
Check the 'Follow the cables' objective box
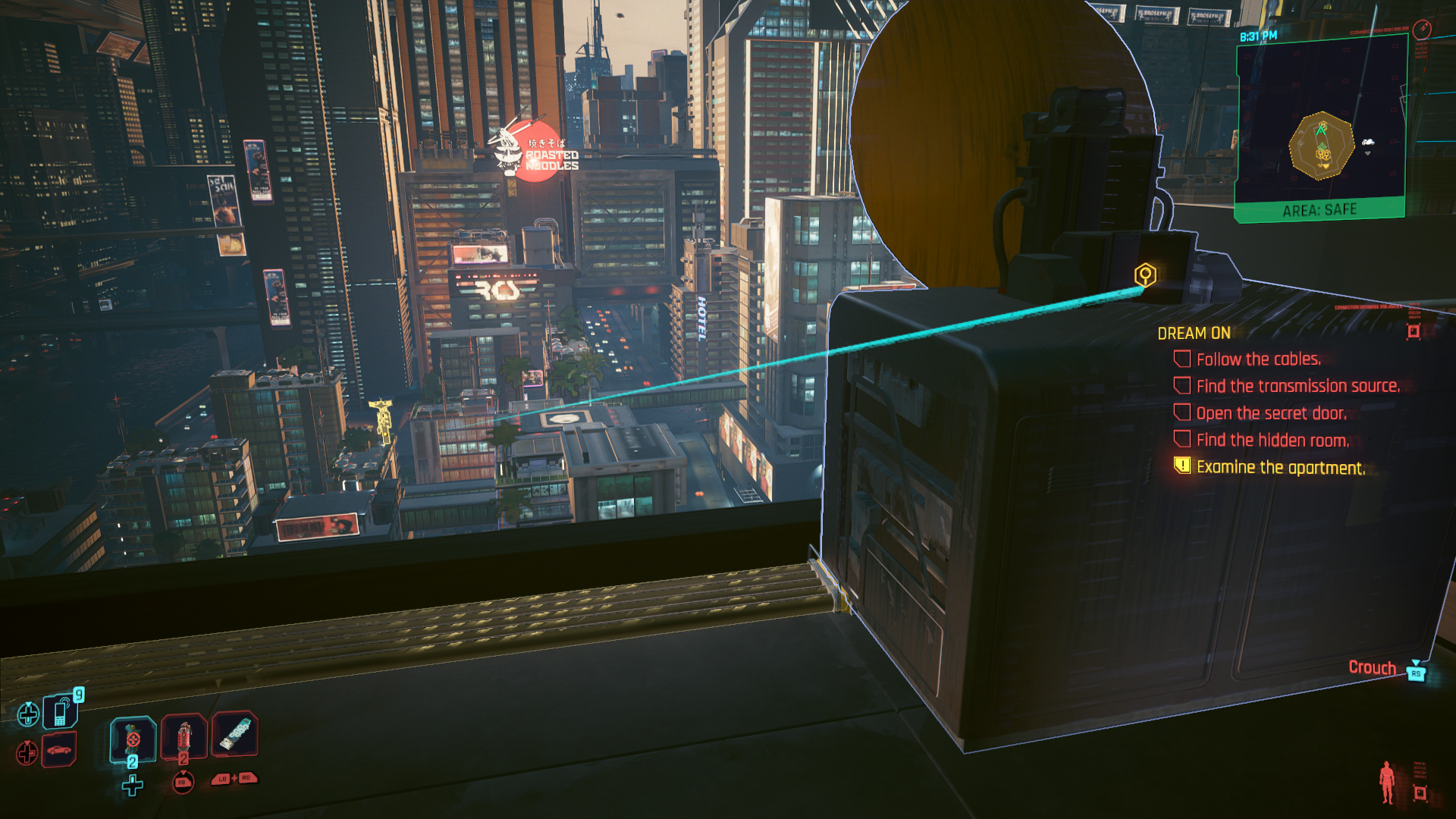(x=1183, y=359)
